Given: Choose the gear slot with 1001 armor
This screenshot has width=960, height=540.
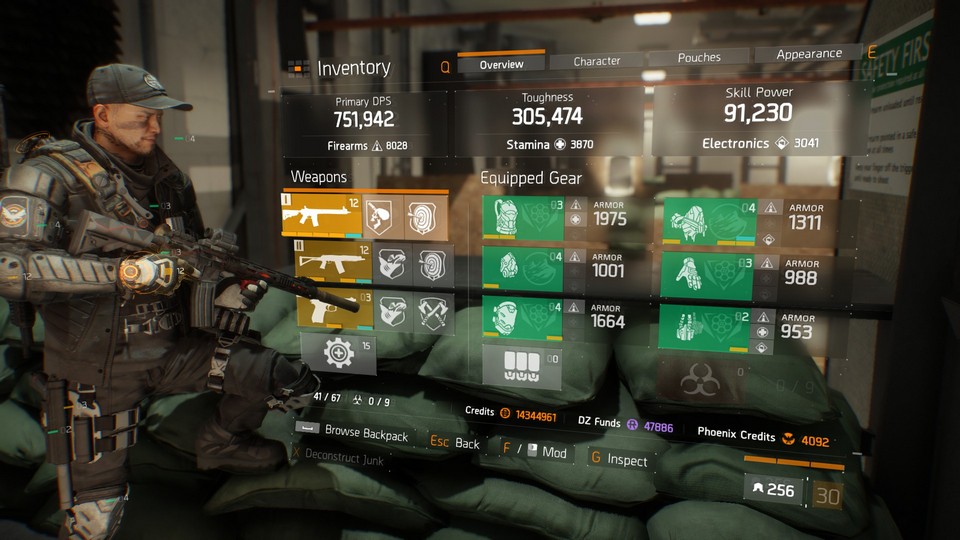Looking at the screenshot, I should click(x=522, y=267).
